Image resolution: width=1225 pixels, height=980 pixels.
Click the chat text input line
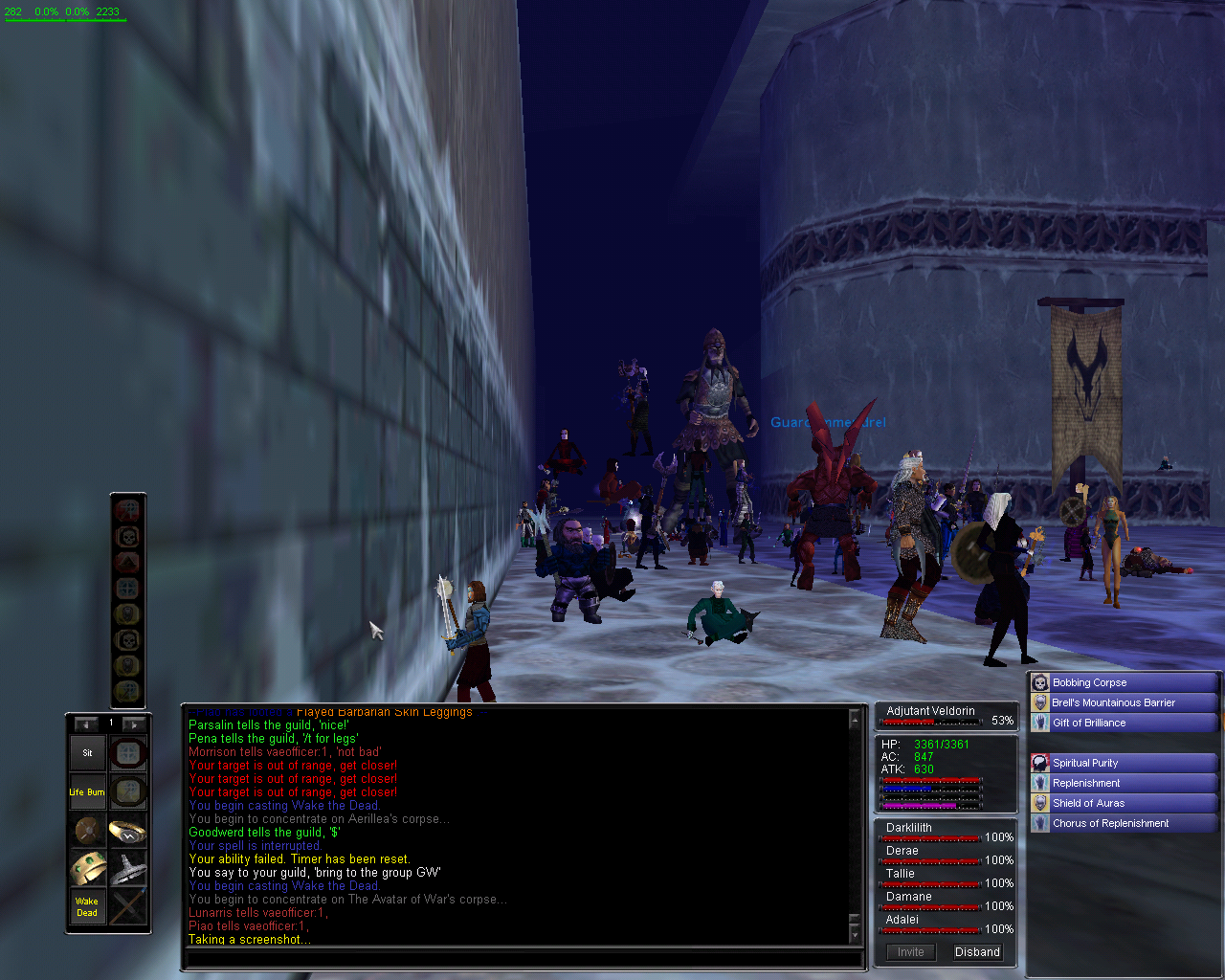pyautogui.click(x=522, y=958)
